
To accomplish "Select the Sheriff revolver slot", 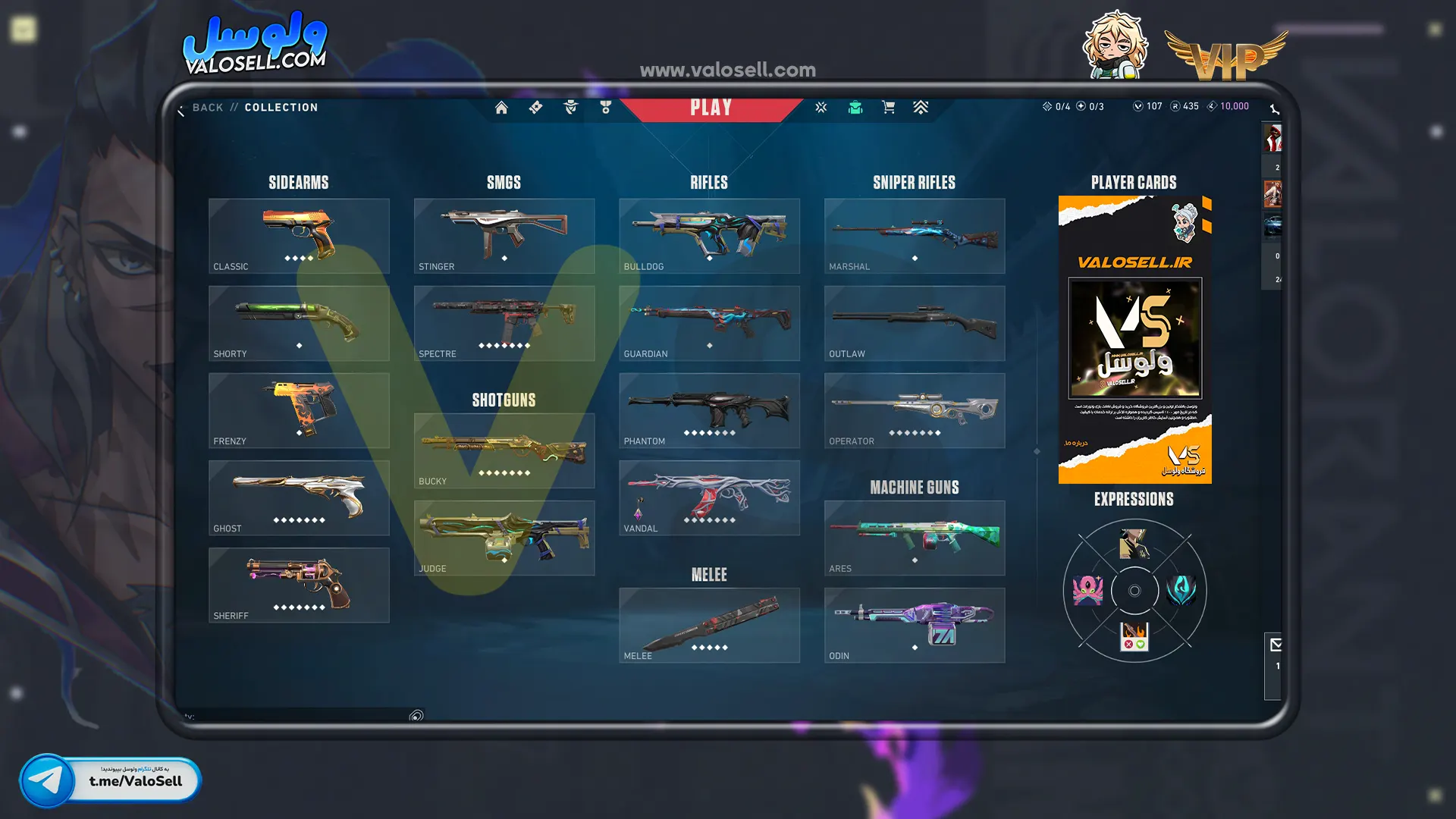I will tap(299, 585).
